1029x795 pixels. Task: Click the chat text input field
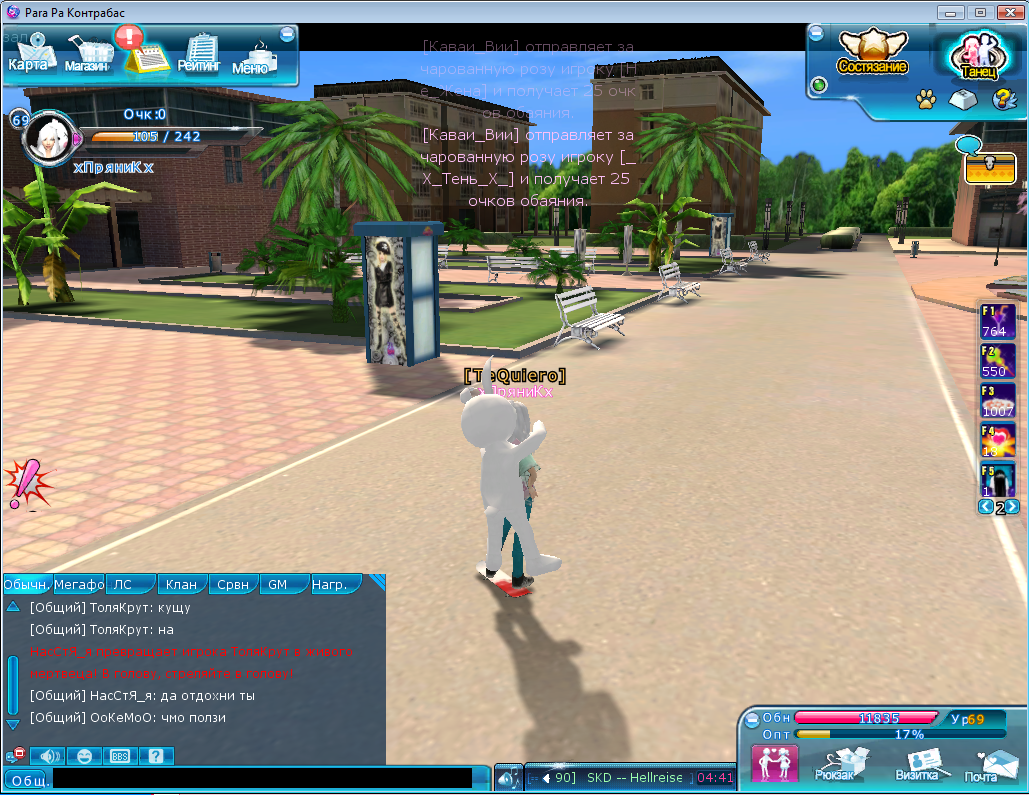point(260,778)
